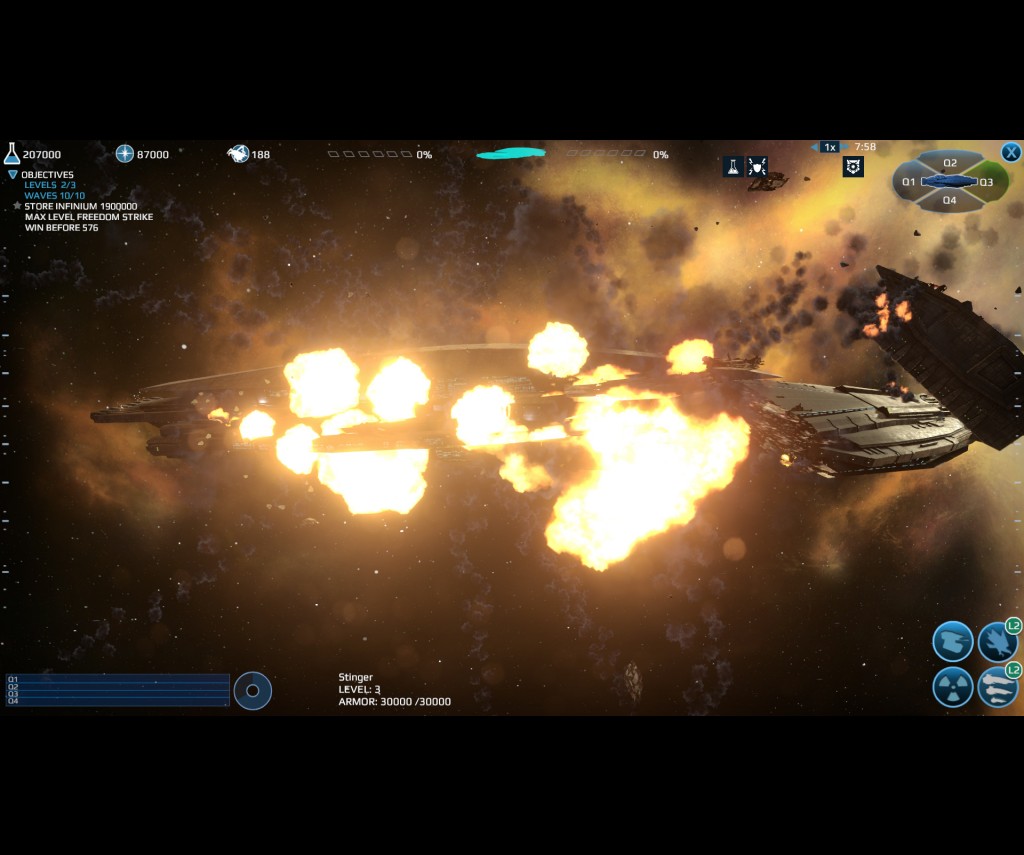The width and height of the screenshot is (1024, 855).
Task: Click the circular dial beside the quadrant bars
Action: point(253,690)
